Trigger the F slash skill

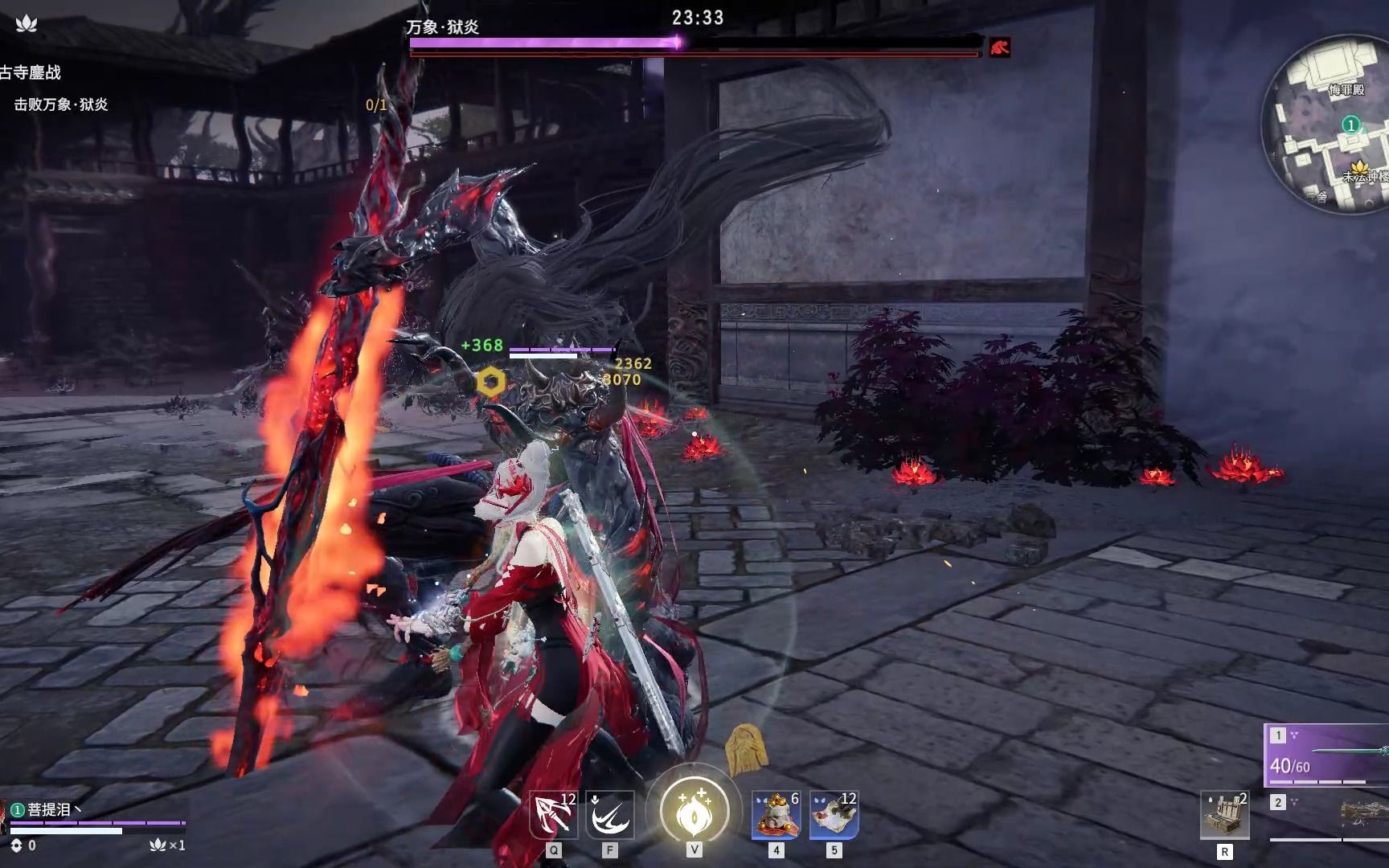pos(609,815)
